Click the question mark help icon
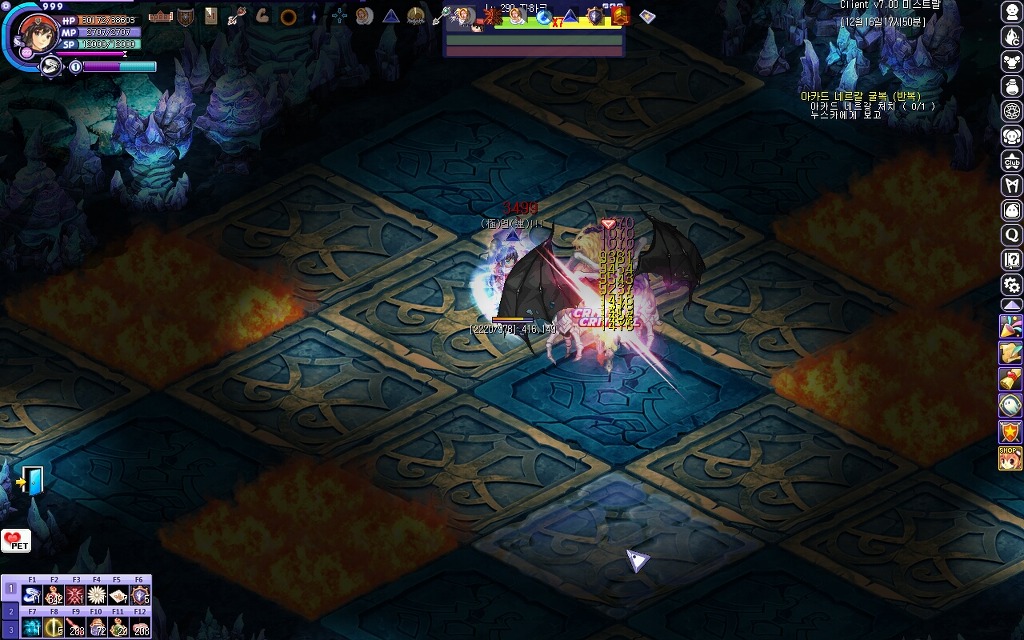 pos(1011,259)
